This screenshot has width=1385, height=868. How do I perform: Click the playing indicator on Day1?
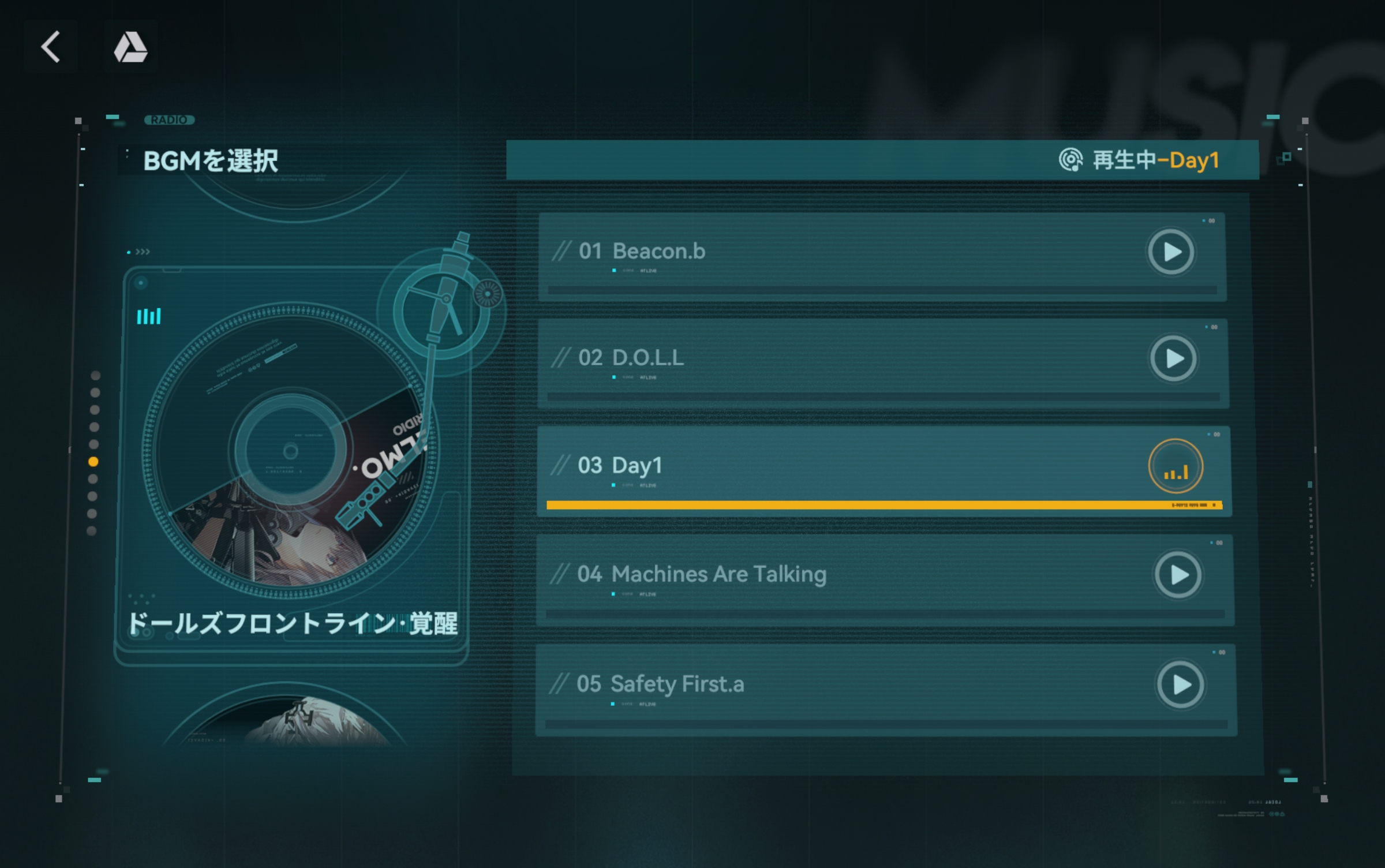coord(1176,467)
